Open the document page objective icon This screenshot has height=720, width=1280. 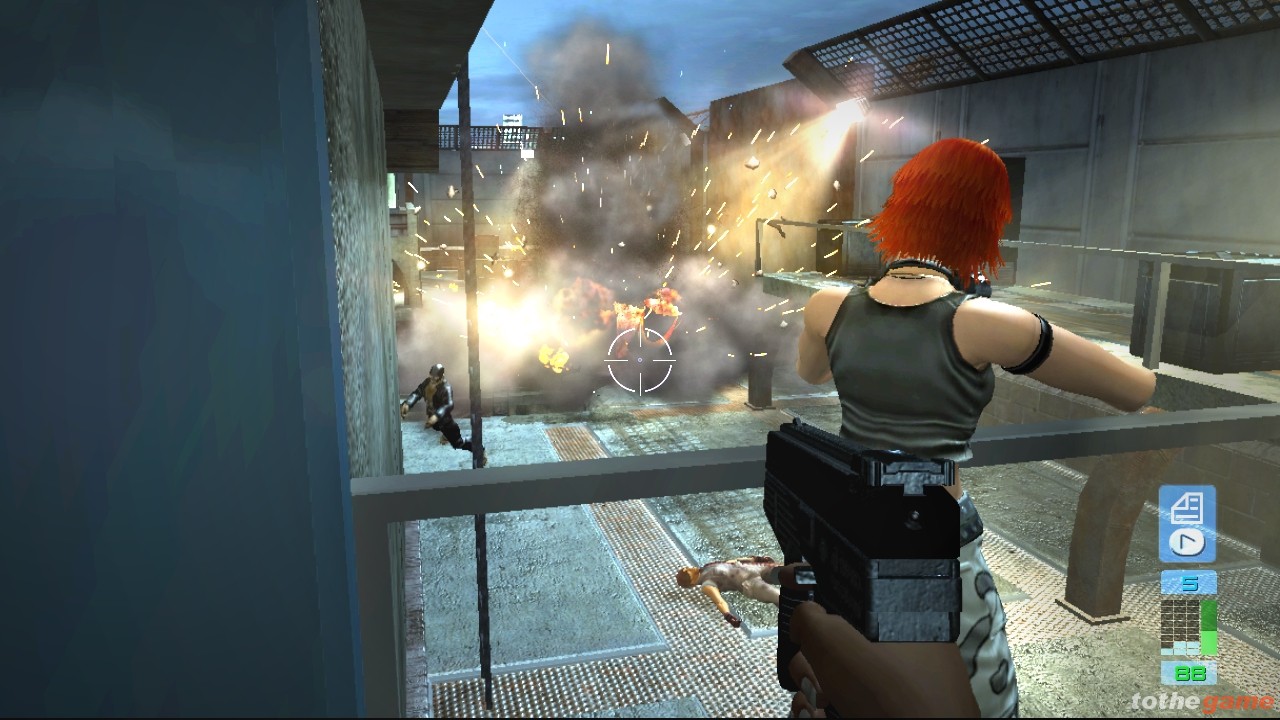(x=1186, y=508)
